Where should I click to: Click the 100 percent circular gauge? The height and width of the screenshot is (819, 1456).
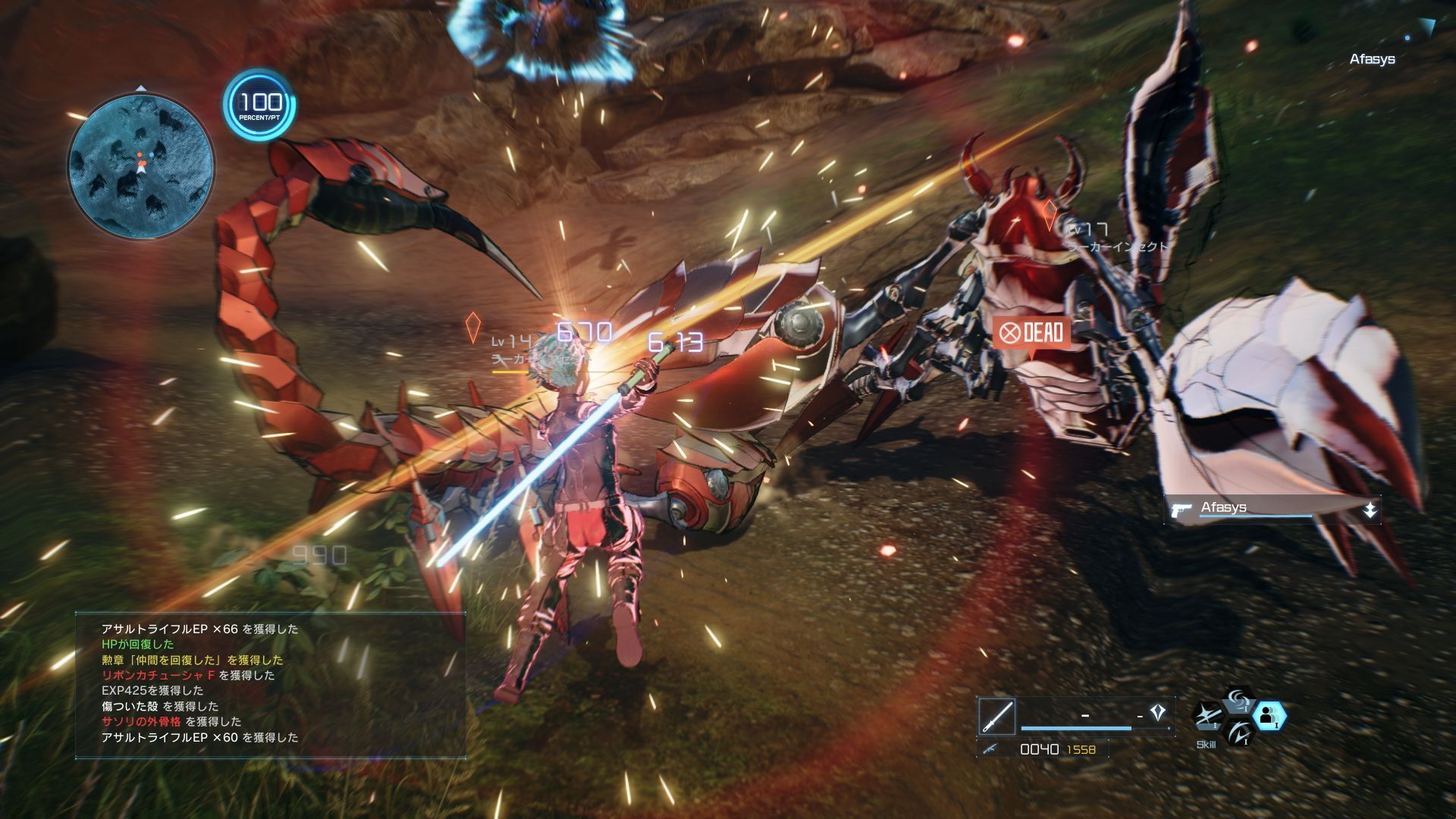(259, 105)
